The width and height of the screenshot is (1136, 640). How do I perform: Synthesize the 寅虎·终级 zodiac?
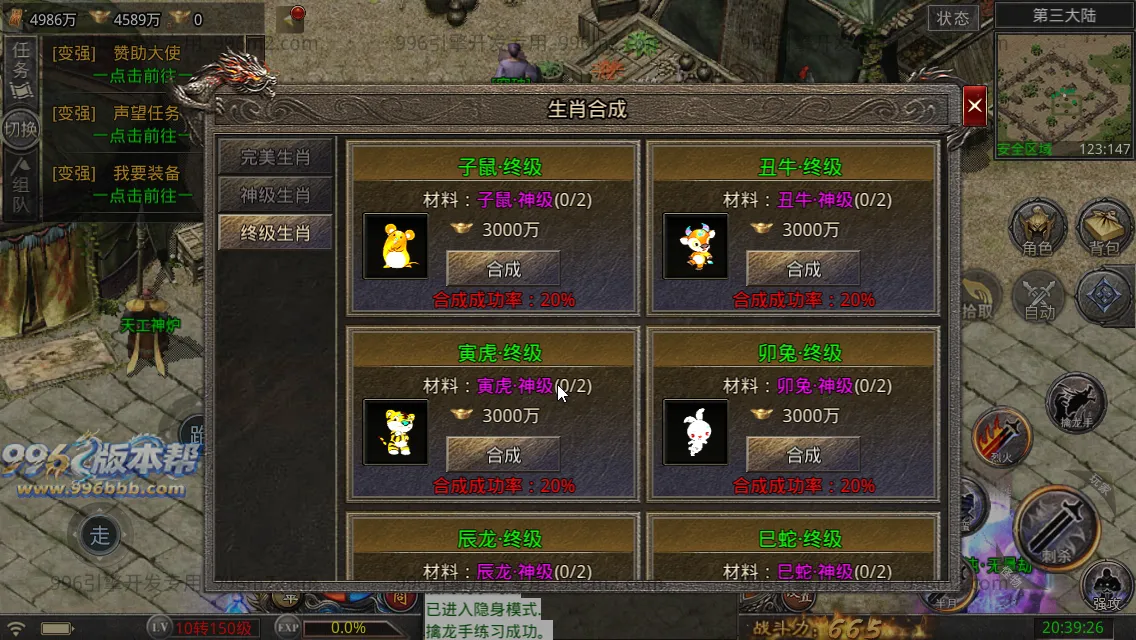click(x=503, y=455)
